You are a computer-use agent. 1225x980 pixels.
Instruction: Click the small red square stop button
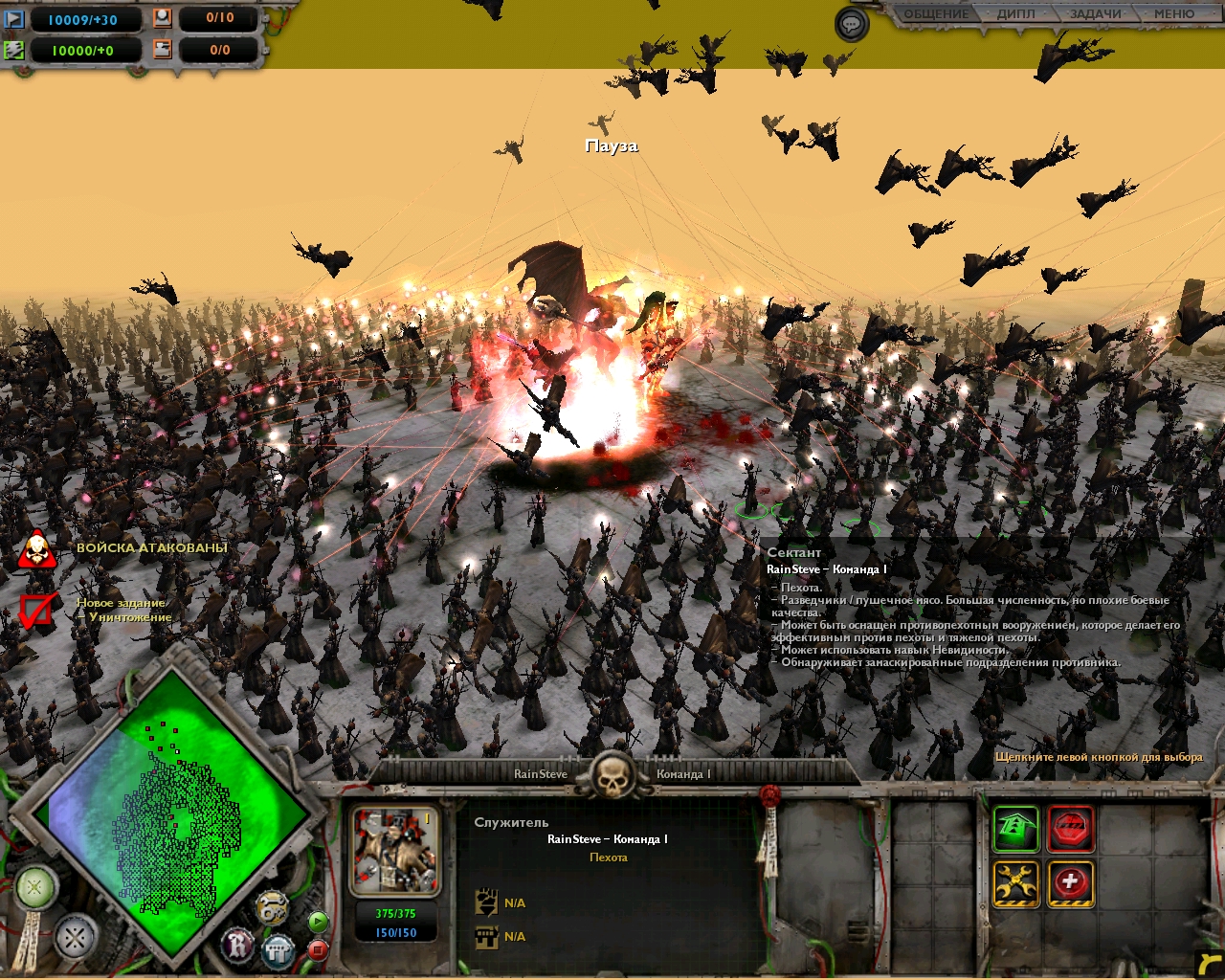pos(318,949)
